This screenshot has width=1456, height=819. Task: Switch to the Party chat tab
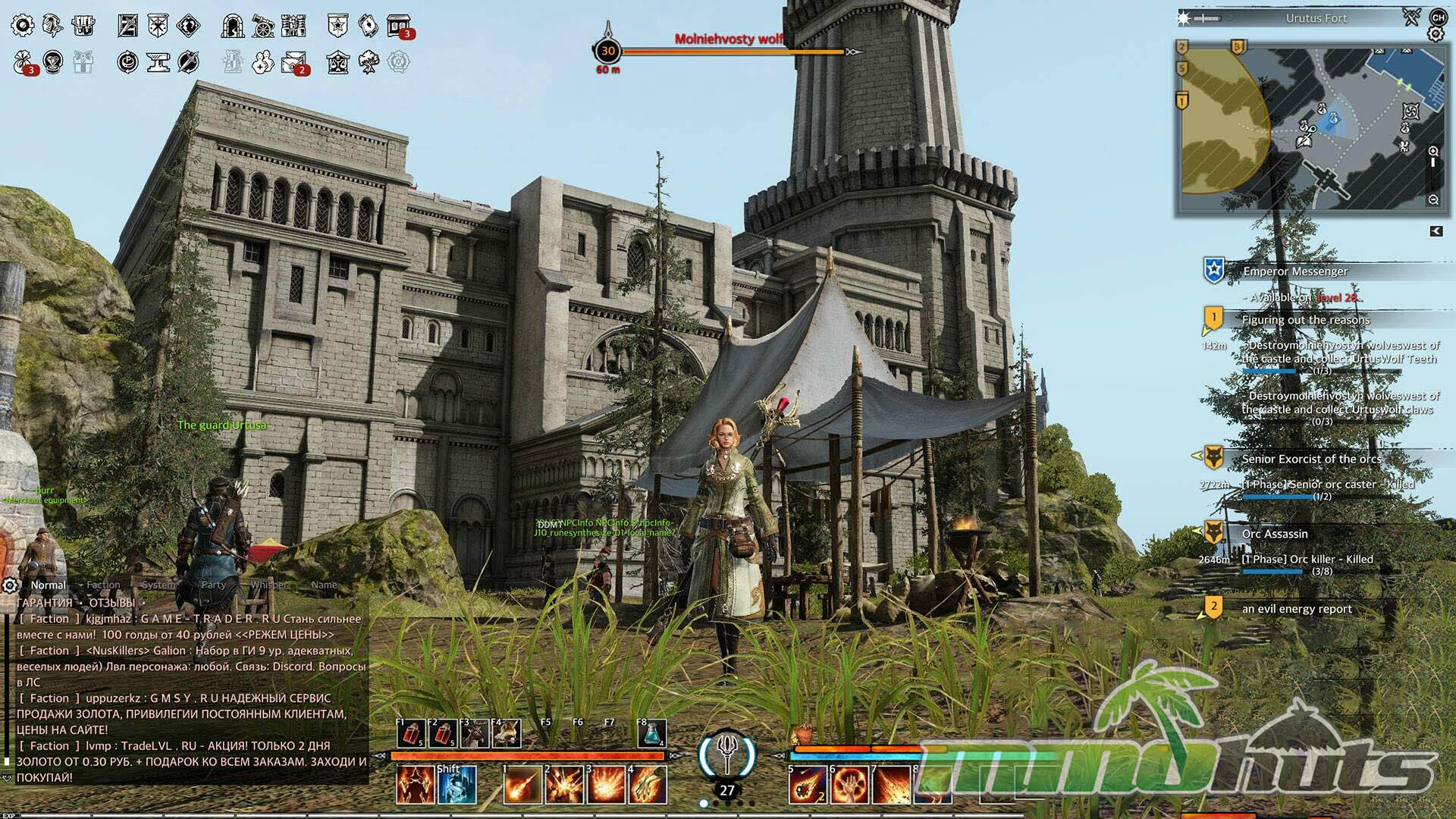(214, 585)
